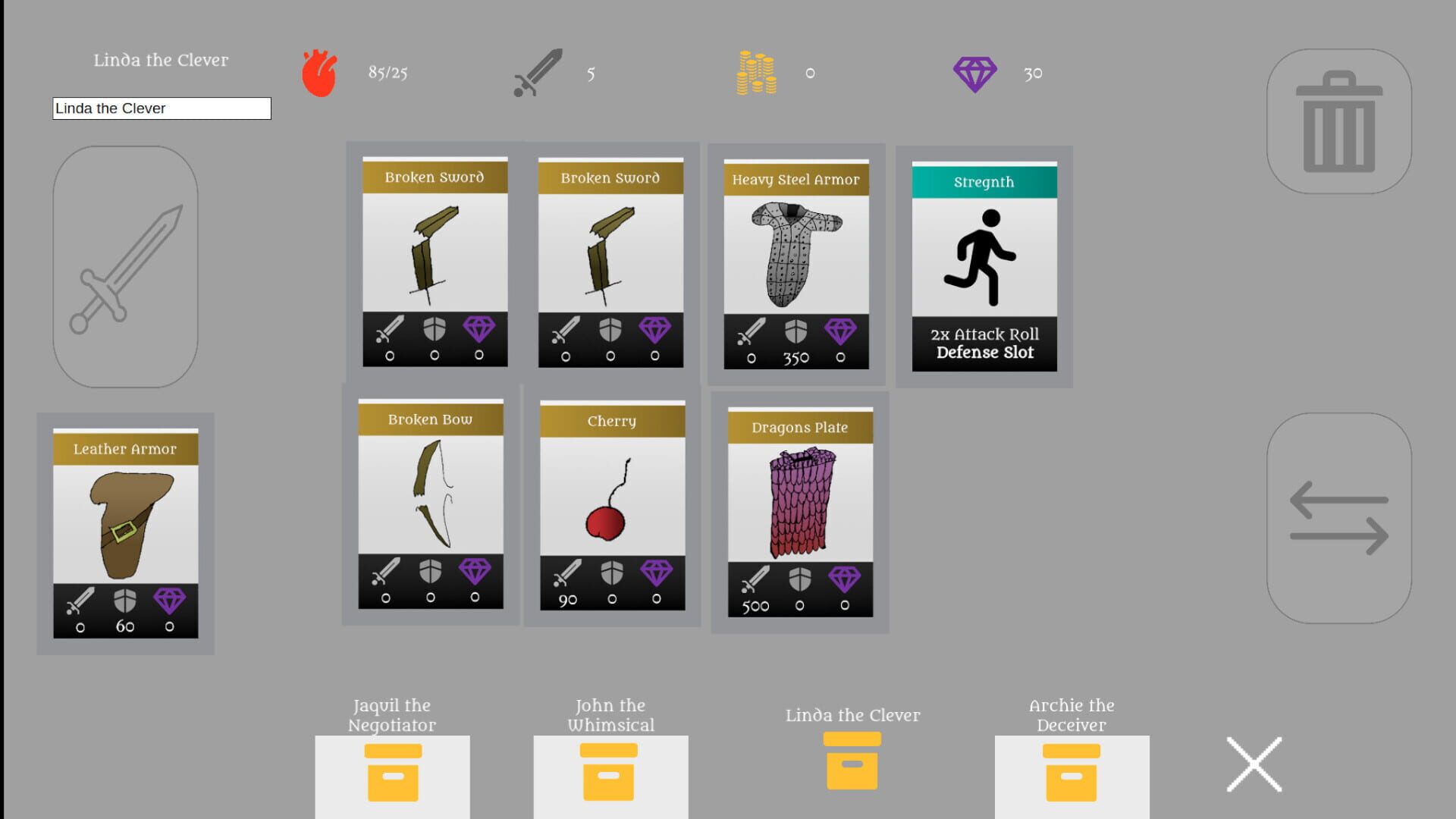Open Archie the Deceiver's chest
1456x819 pixels.
coord(1070,773)
